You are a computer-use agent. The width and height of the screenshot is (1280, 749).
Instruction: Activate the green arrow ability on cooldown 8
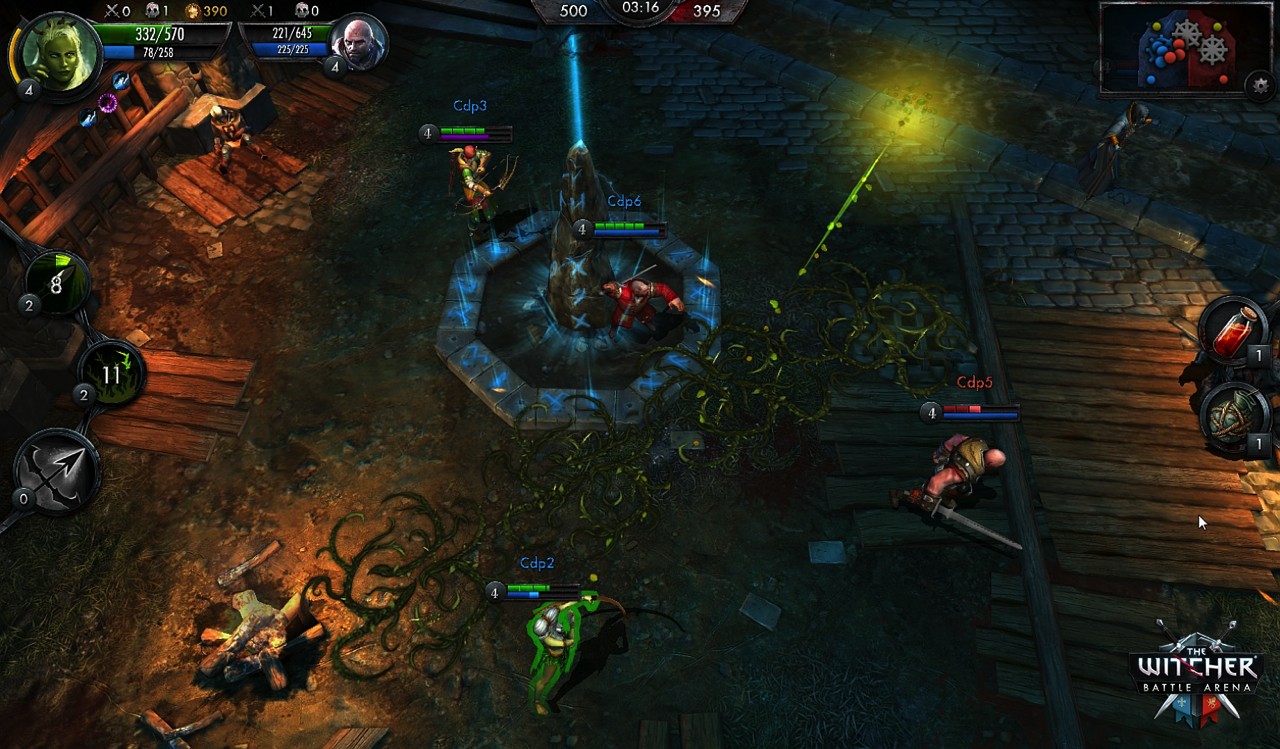(56, 283)
